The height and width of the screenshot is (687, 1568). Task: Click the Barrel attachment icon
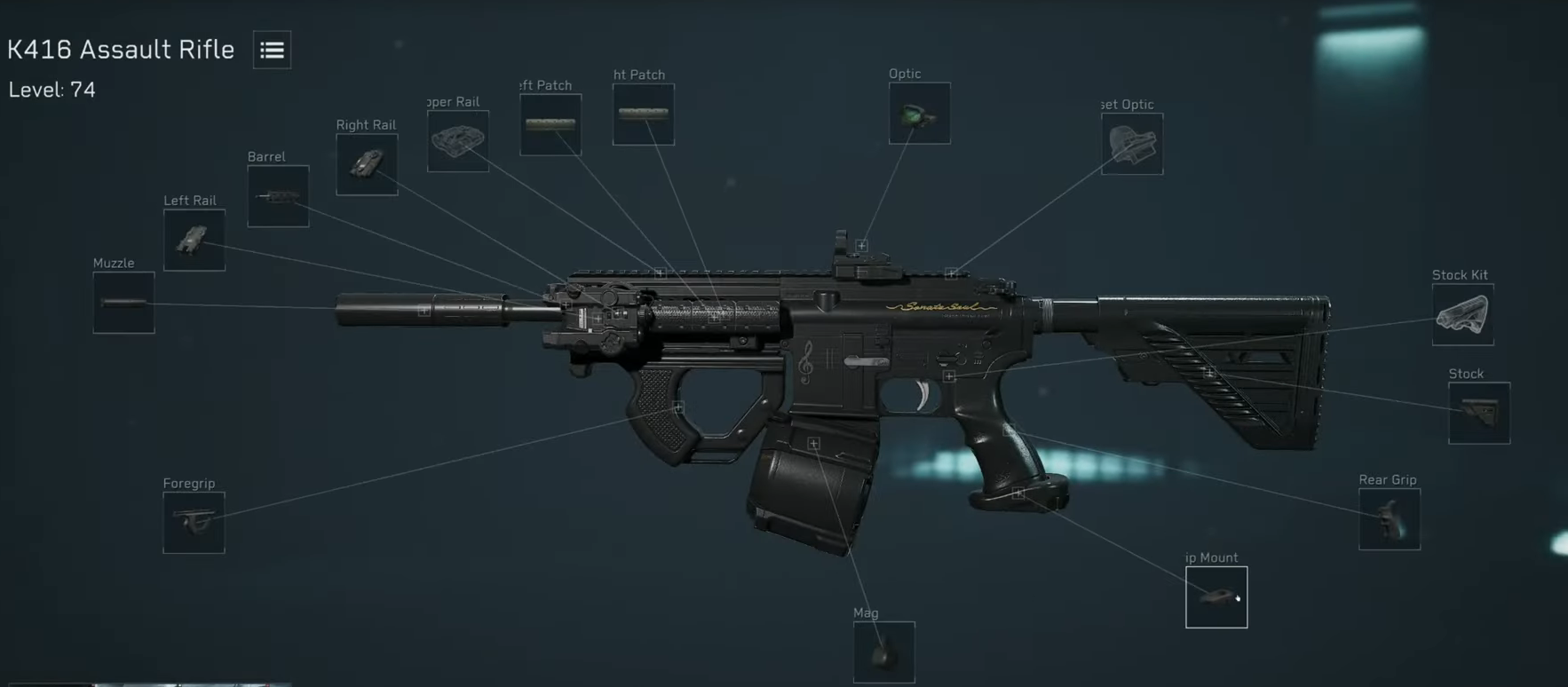(x=278, y=197)
